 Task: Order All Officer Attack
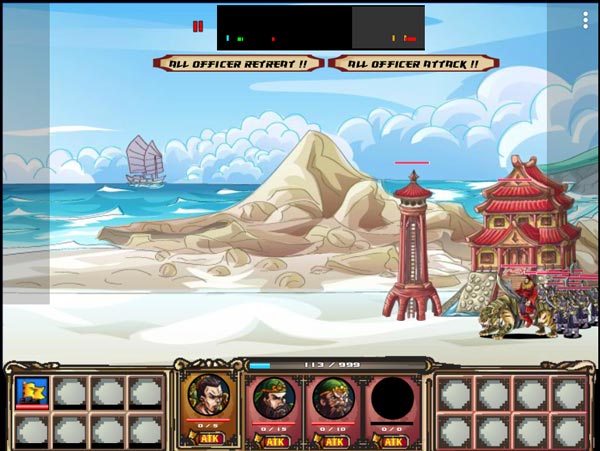pyautogui.click(x=413, y=63)
